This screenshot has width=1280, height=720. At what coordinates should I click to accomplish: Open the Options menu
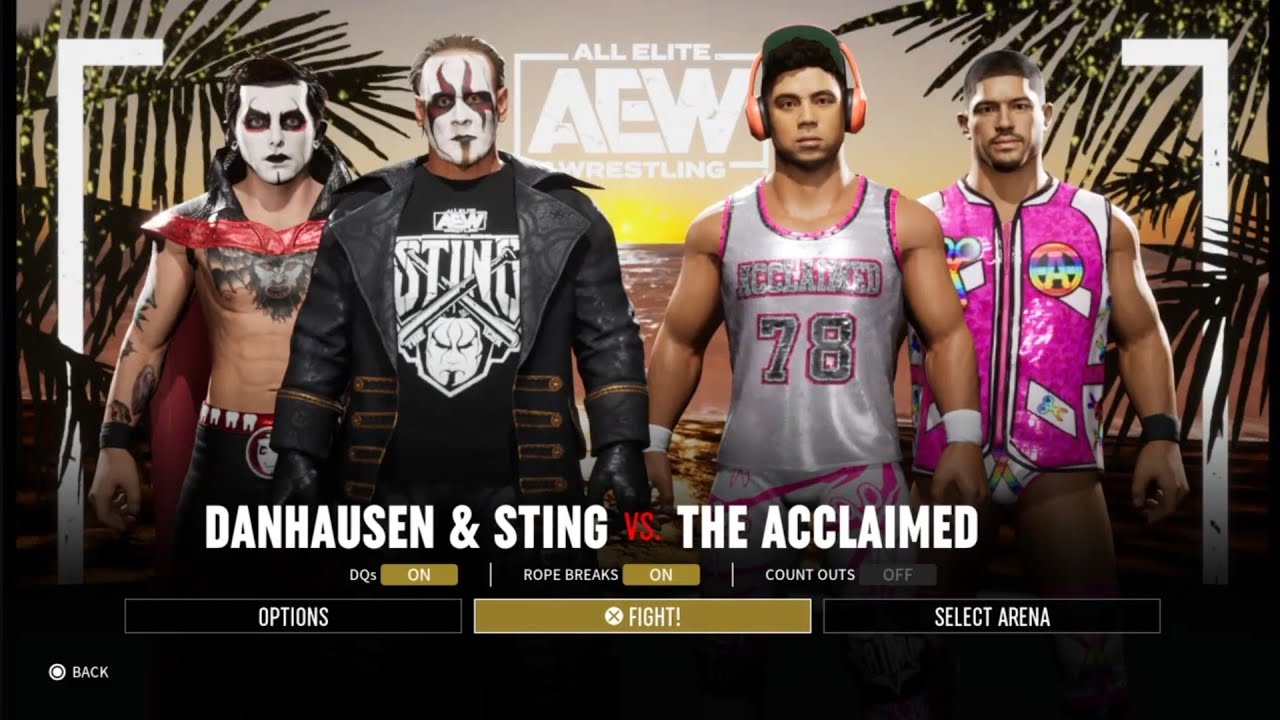(x=293, y=616)
